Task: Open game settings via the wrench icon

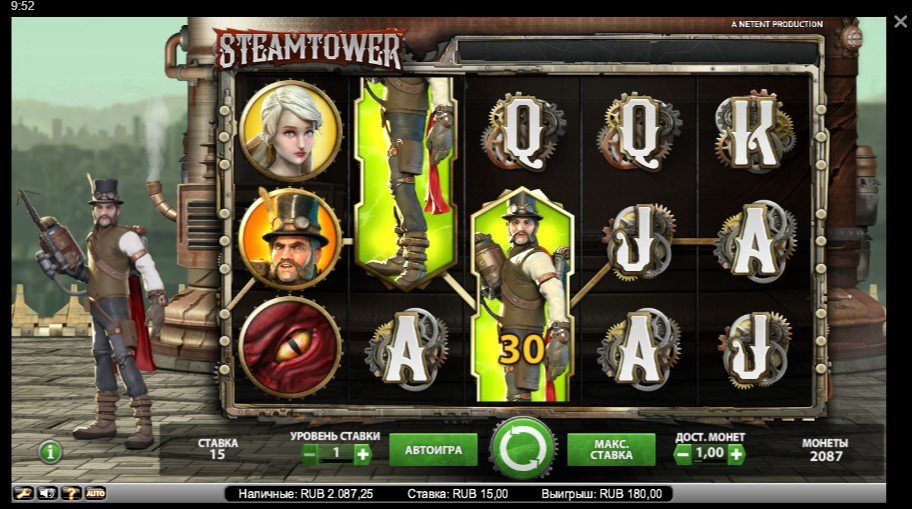Action: point(23,493)
